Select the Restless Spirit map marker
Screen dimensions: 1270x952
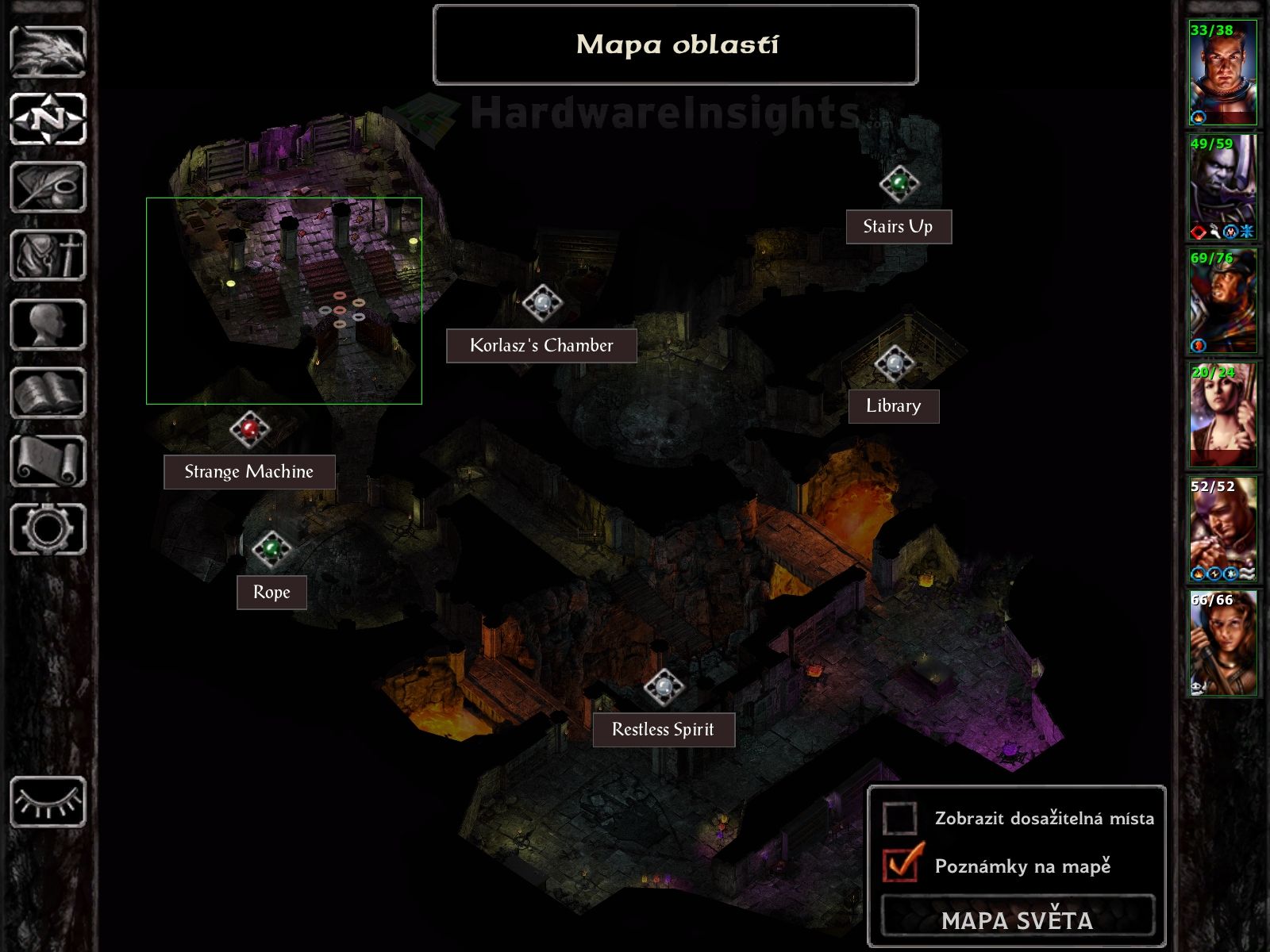click(x=663, y=688)
